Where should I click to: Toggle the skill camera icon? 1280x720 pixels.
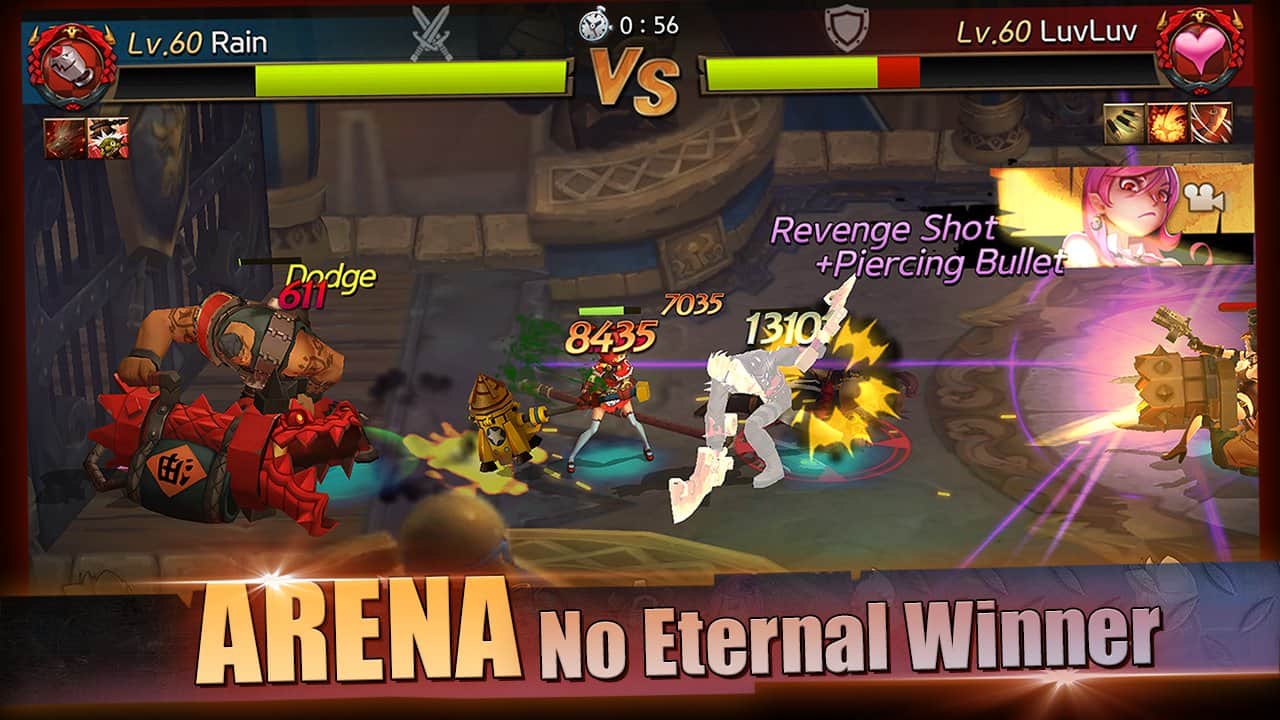[1205, 199]
